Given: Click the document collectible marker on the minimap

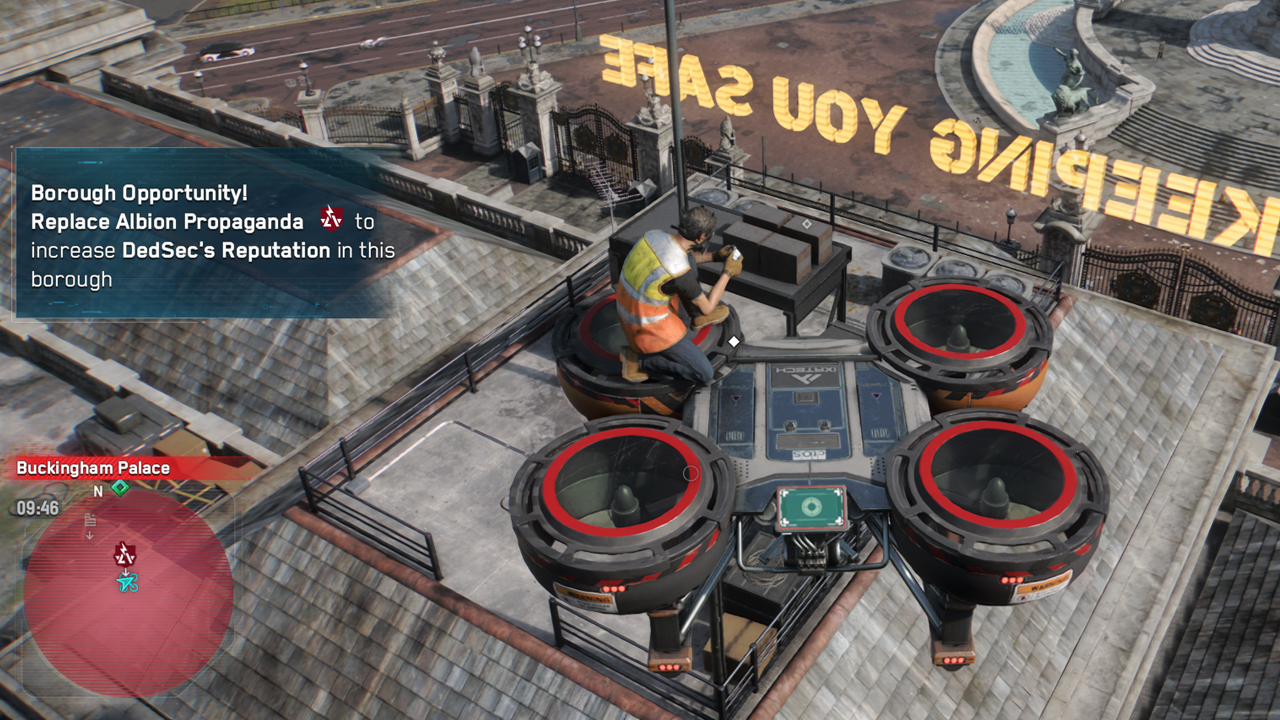Looking at the screenshot, I should click(90, 520).
